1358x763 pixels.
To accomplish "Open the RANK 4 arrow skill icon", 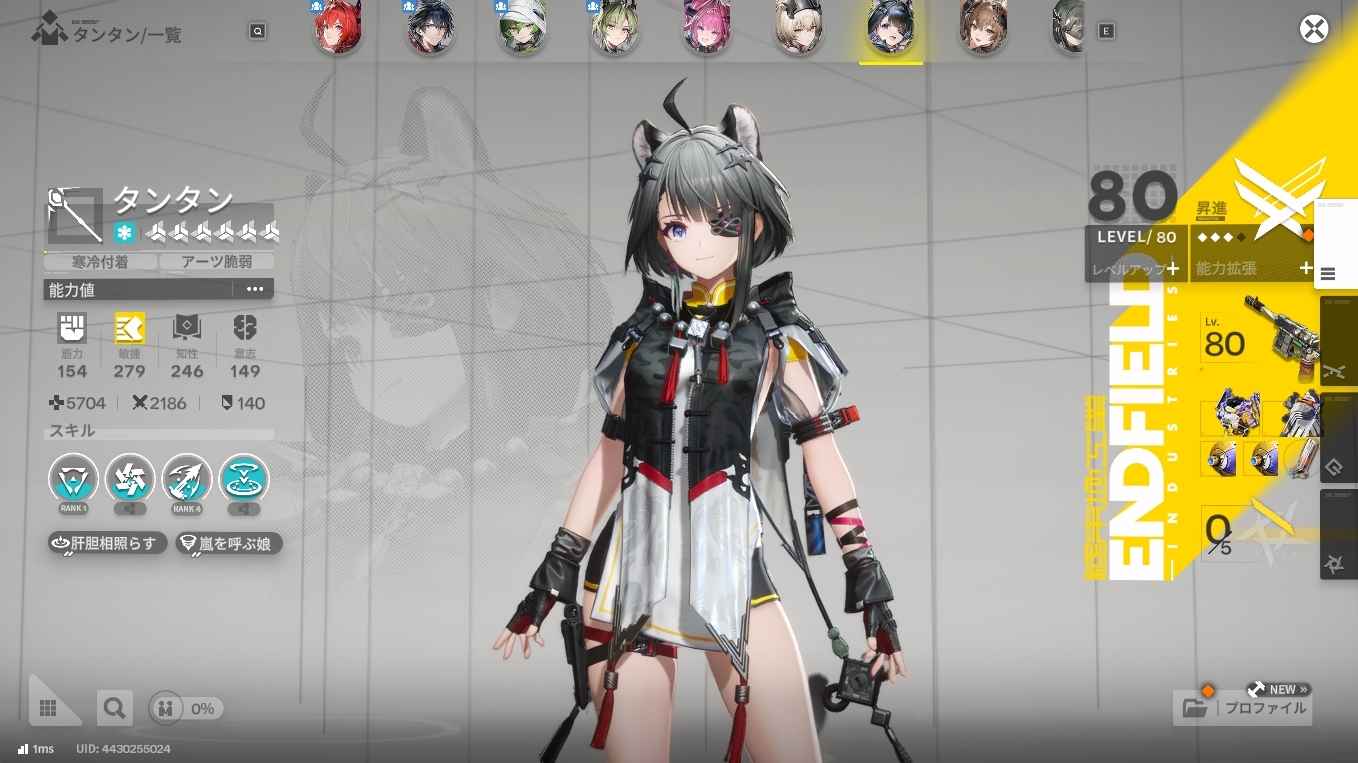I will (x=186, y=479).
